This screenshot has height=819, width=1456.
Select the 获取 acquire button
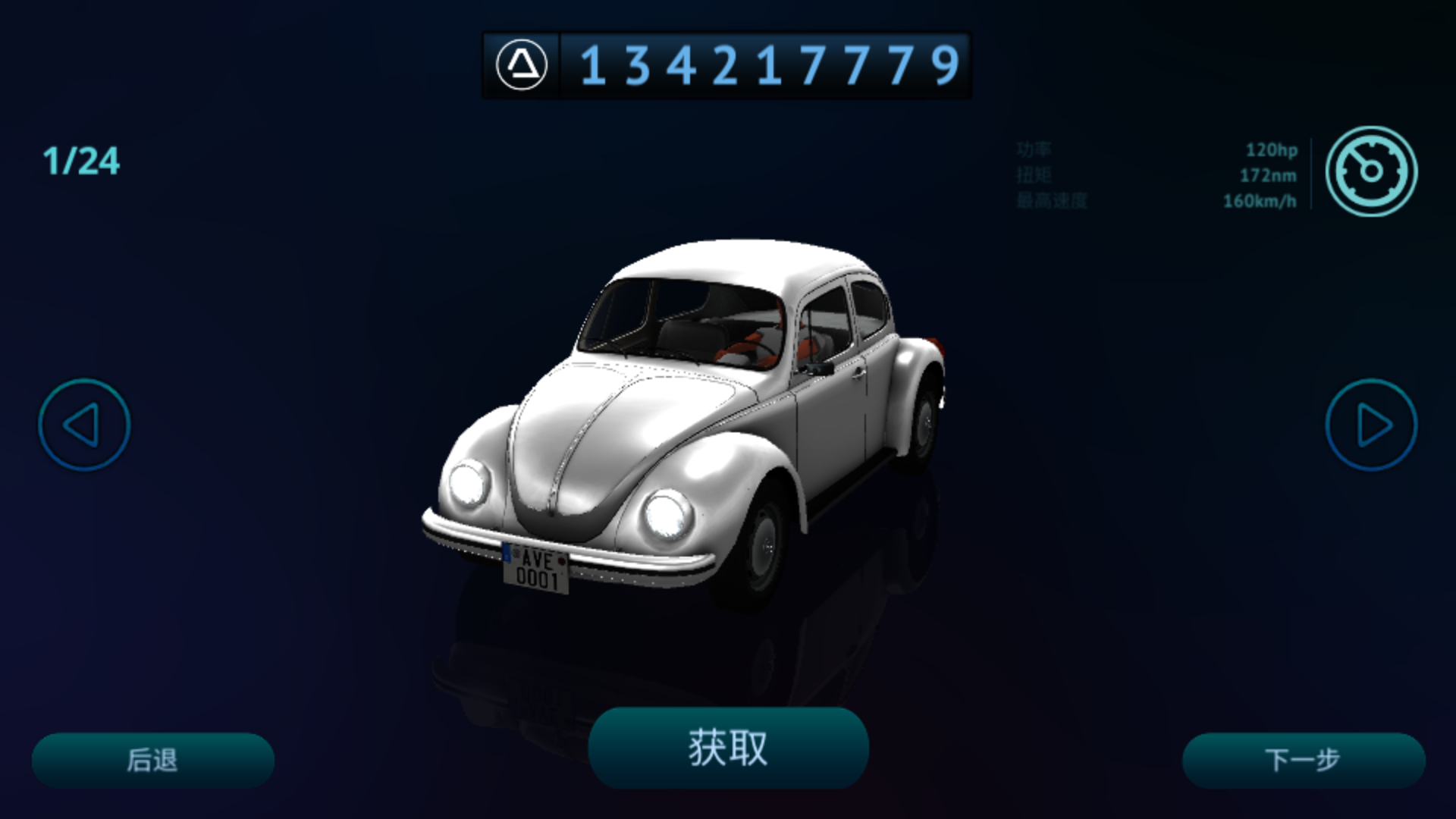coord(727,747)
